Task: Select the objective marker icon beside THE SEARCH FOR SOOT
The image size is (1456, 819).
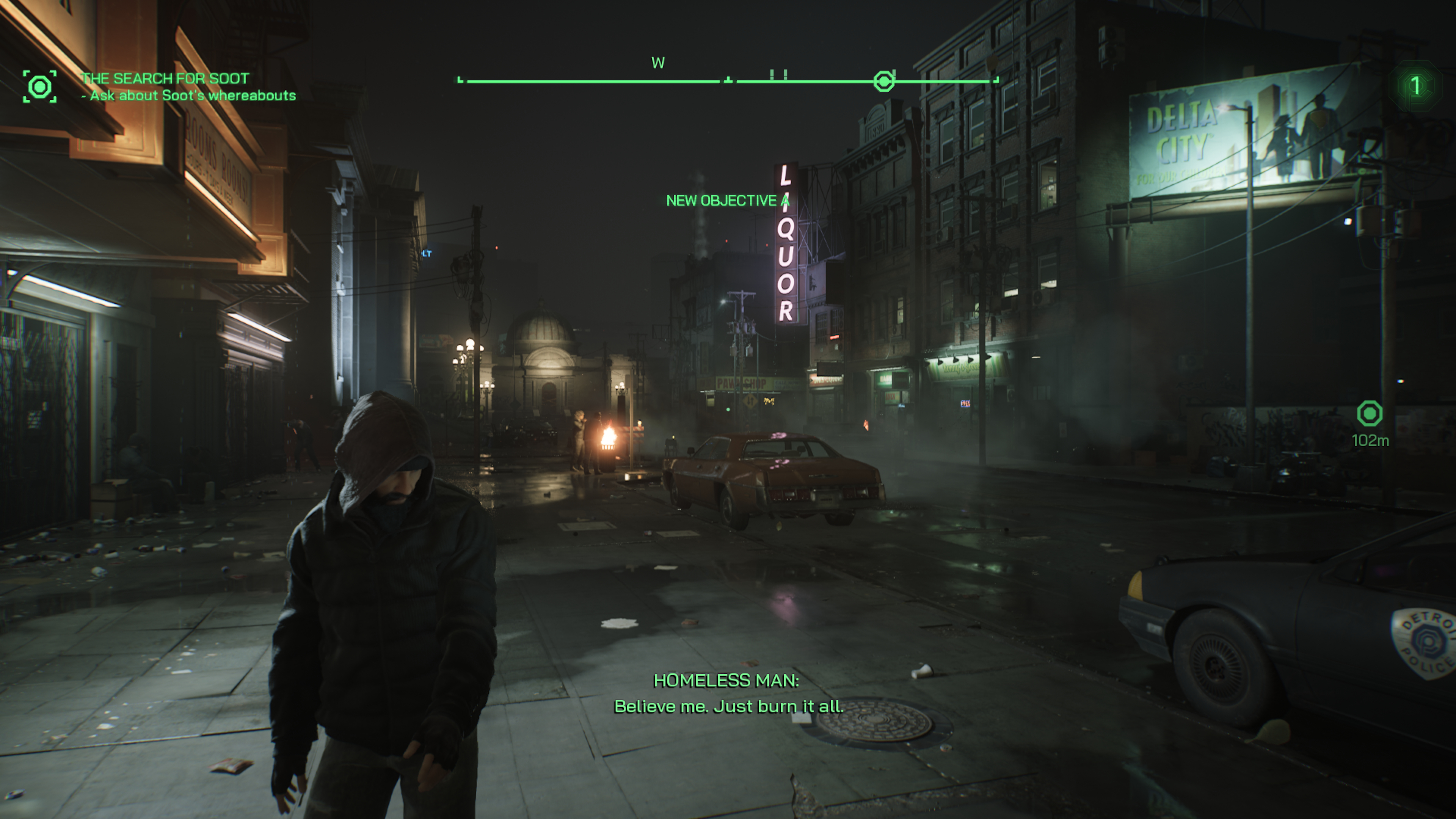Action: [x=39, y=86]
